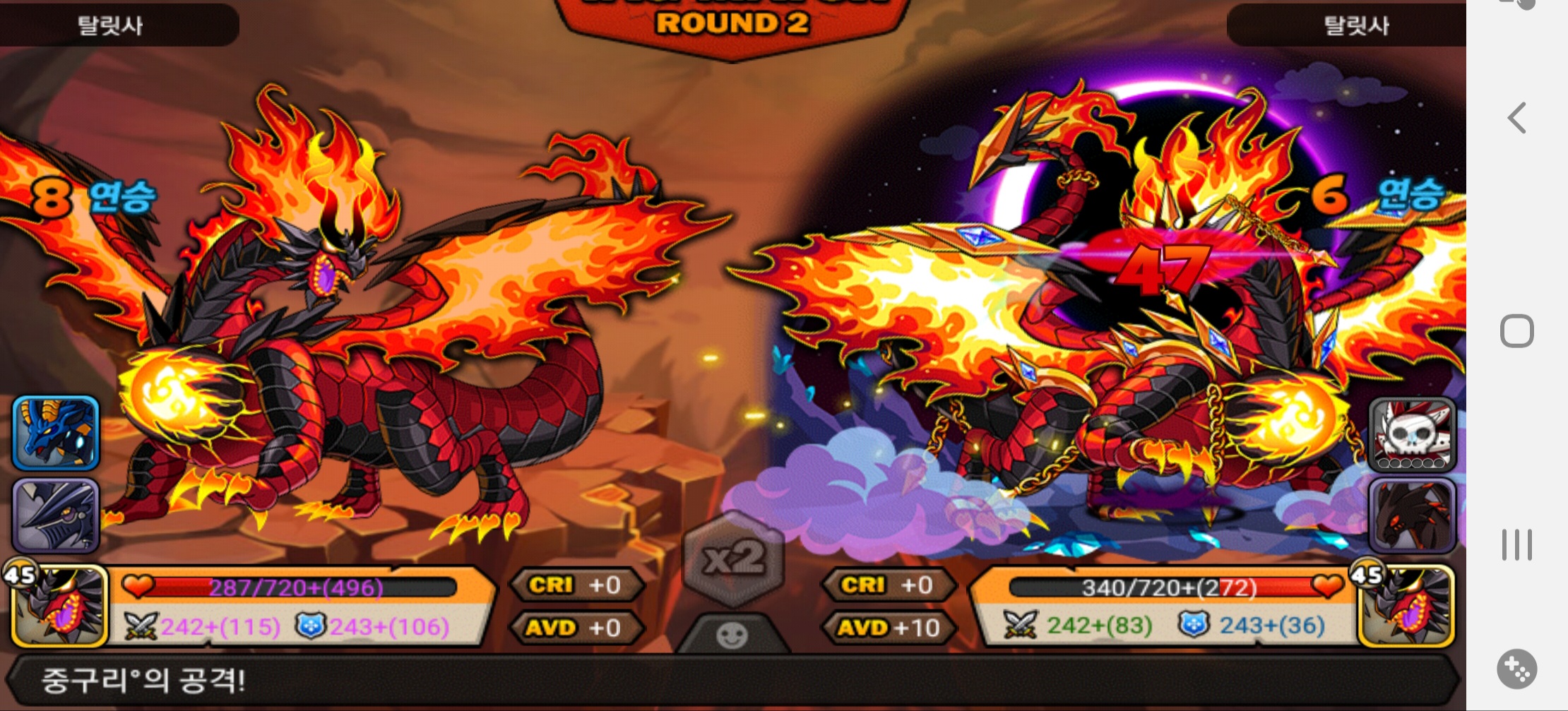Tap the right active dragon level 45 portrait
1568x711 pixels.
(1405, 606)
